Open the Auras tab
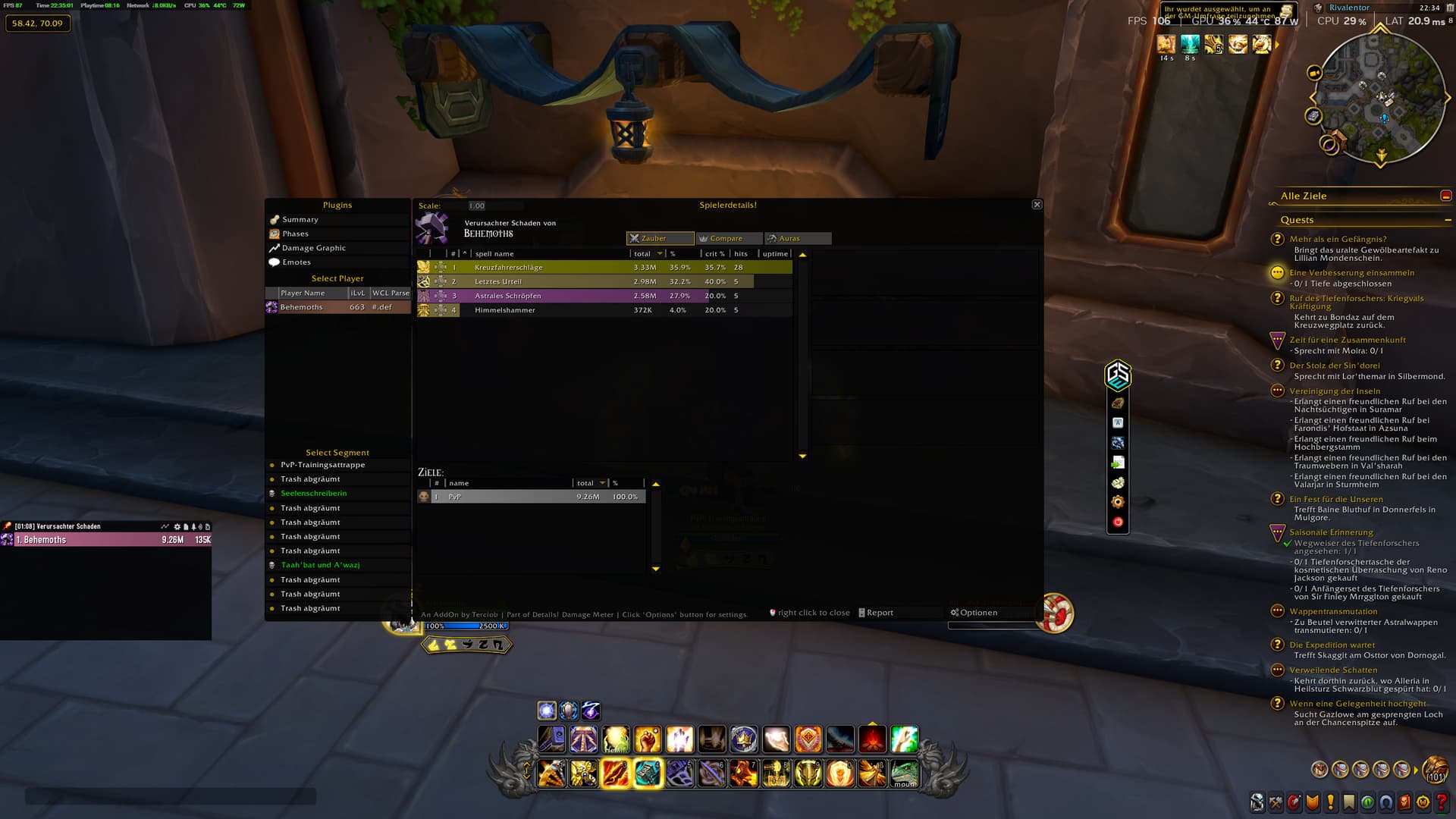 click(x=797, y=238)
